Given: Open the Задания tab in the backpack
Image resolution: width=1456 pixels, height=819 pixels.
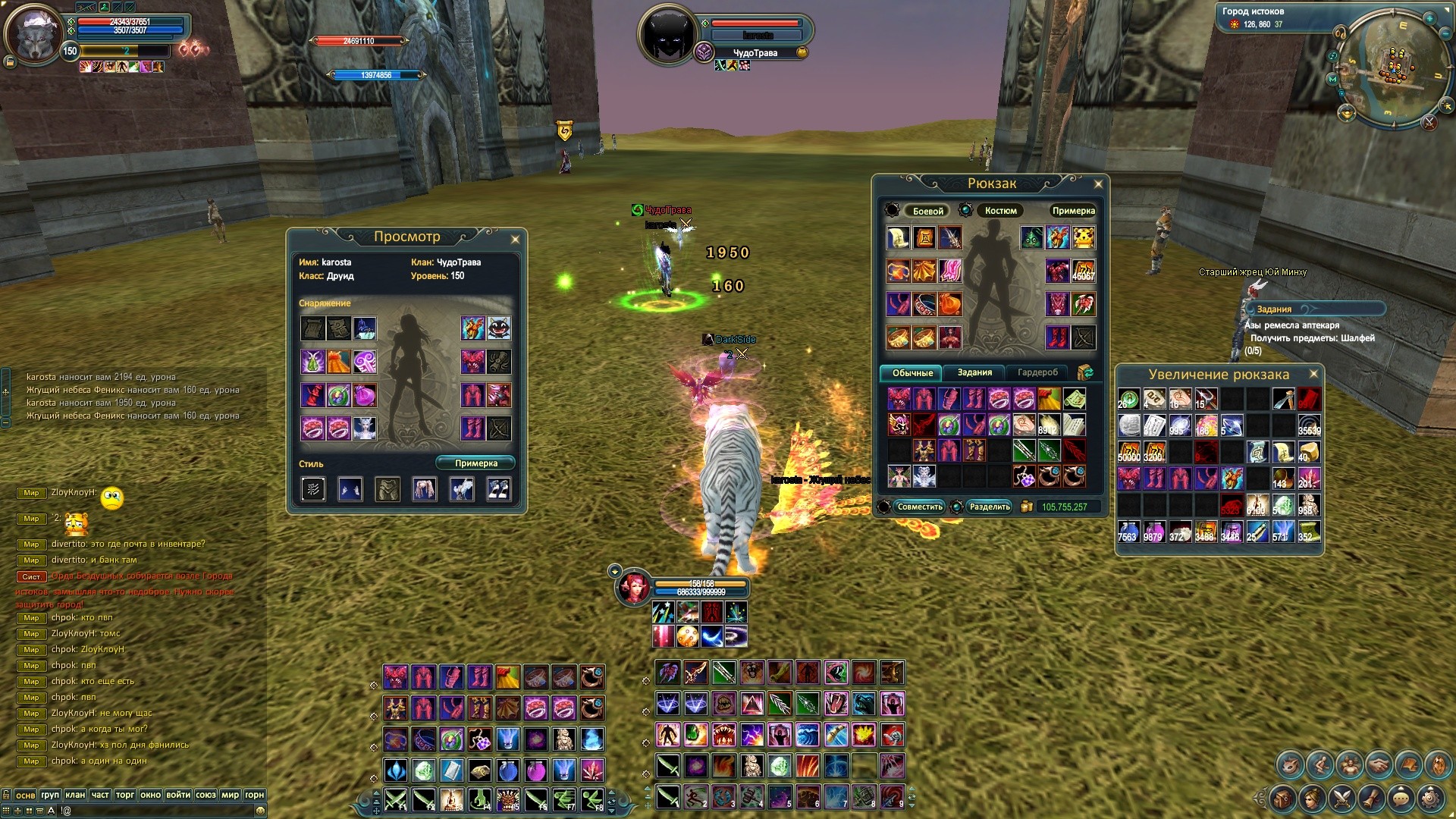Looking at the screenshot, I should click(x=974, y=372).
